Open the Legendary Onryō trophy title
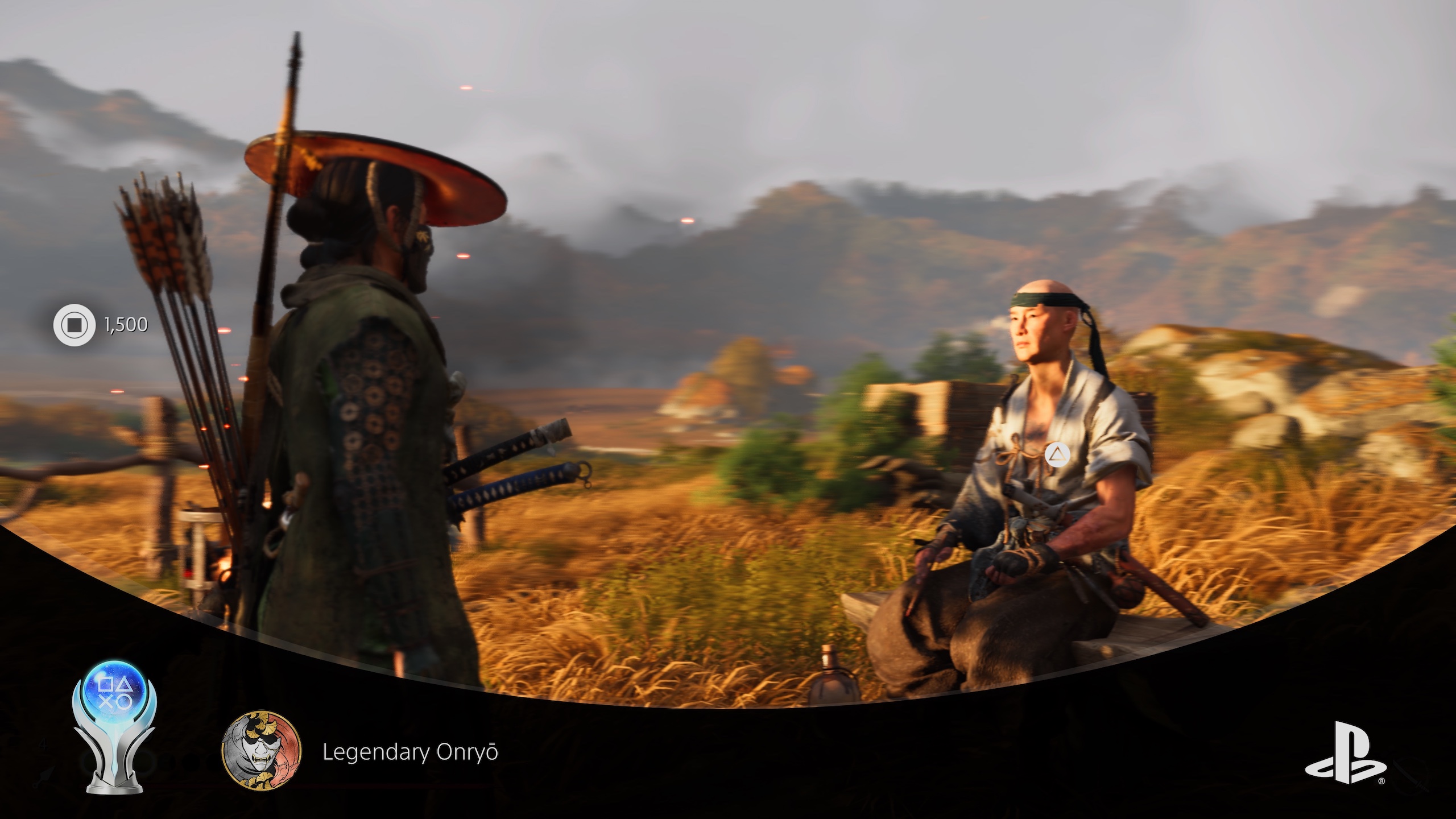 click(x=410, y=752)
